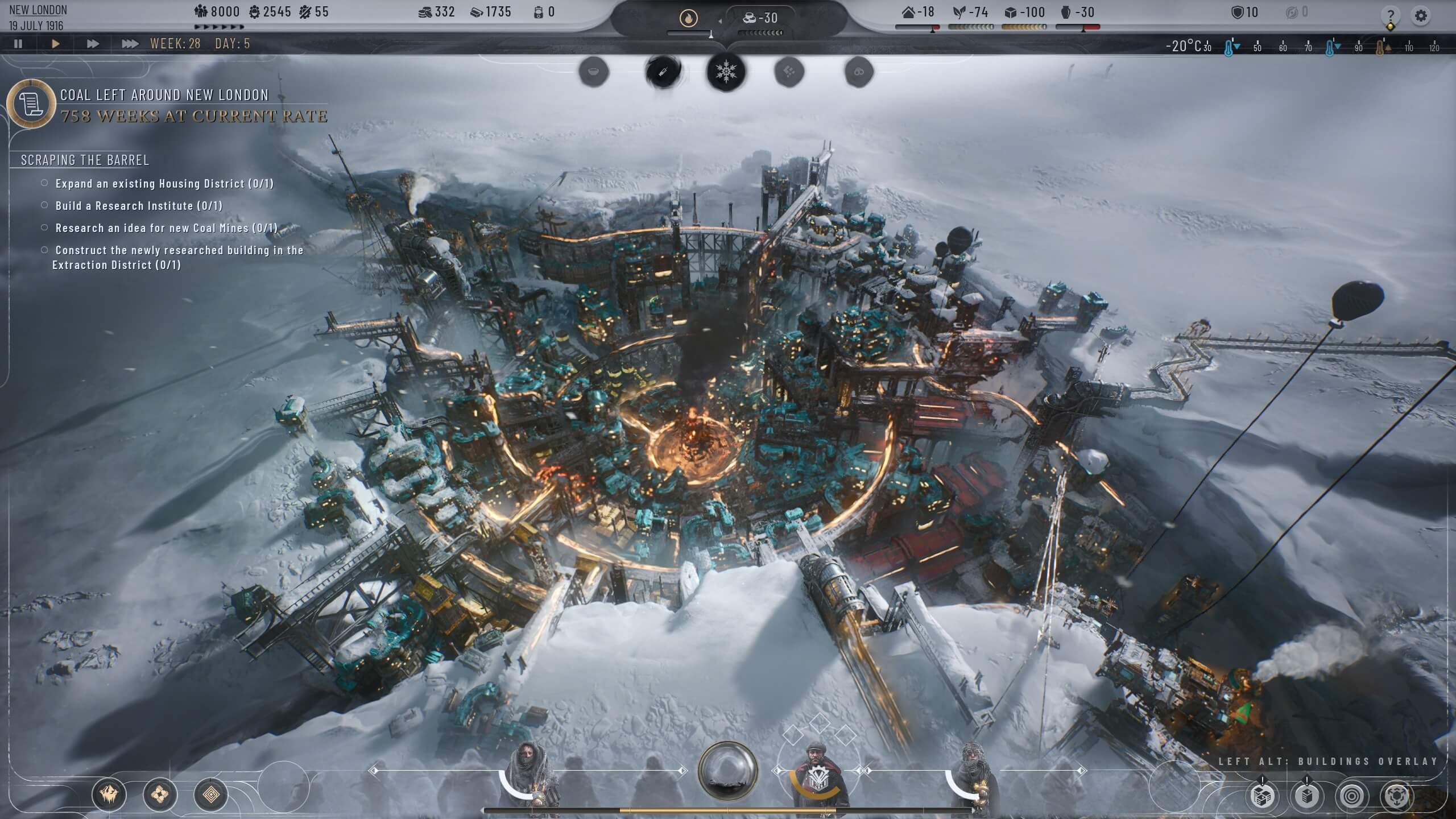
Task: Set game speed to double fast-forward
Action: (92, 44)
